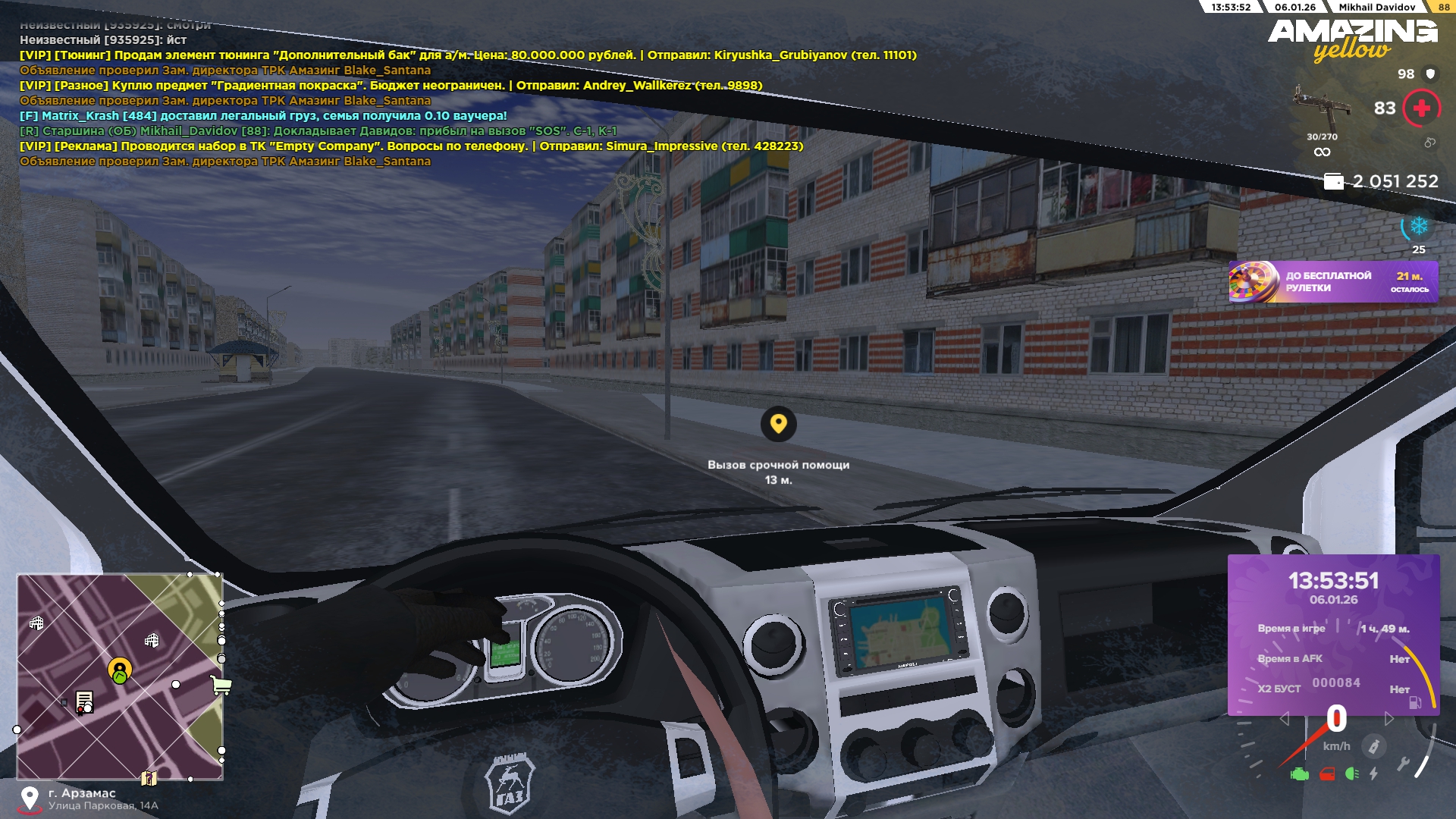Open the purple play-time stats panel

pos(1333,634)
